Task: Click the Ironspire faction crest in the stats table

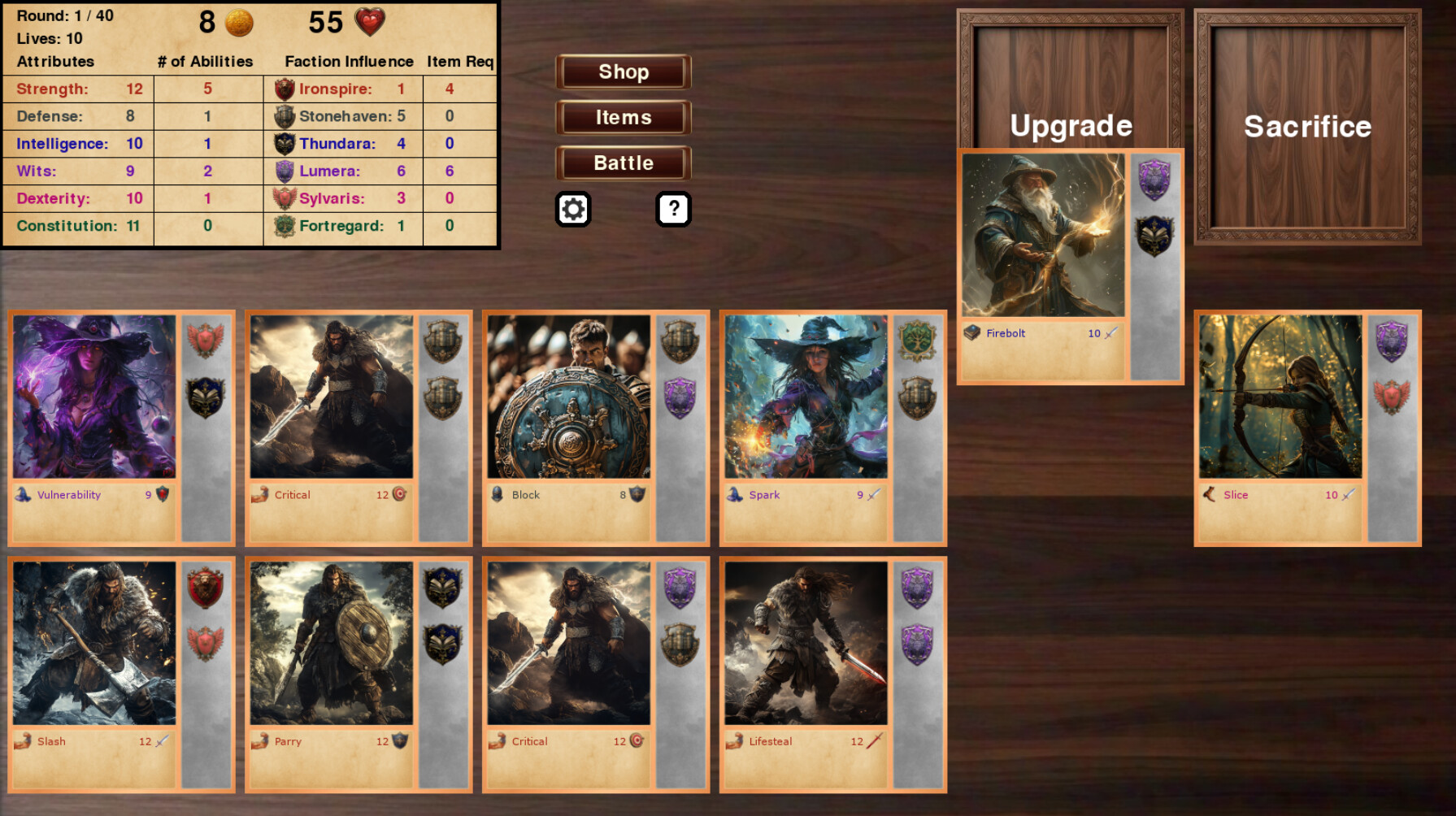Action: click(284, 89)
